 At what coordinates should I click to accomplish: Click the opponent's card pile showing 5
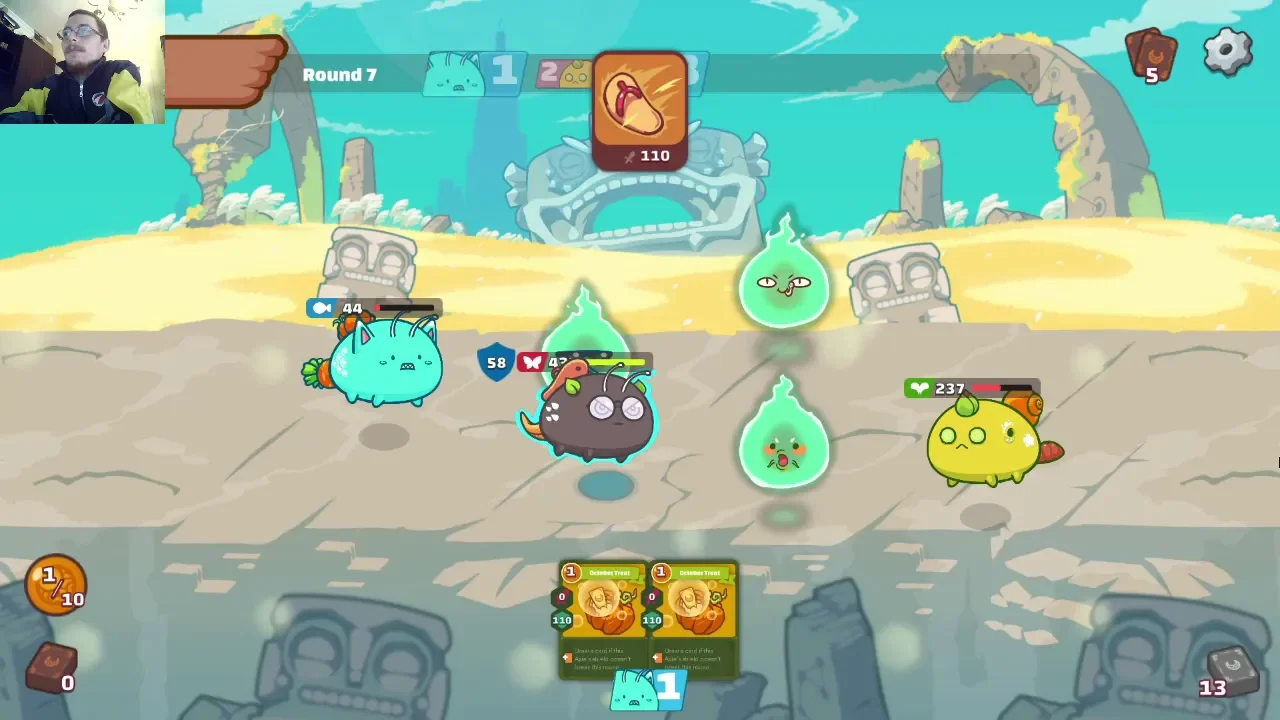(x=1151, y=56)
